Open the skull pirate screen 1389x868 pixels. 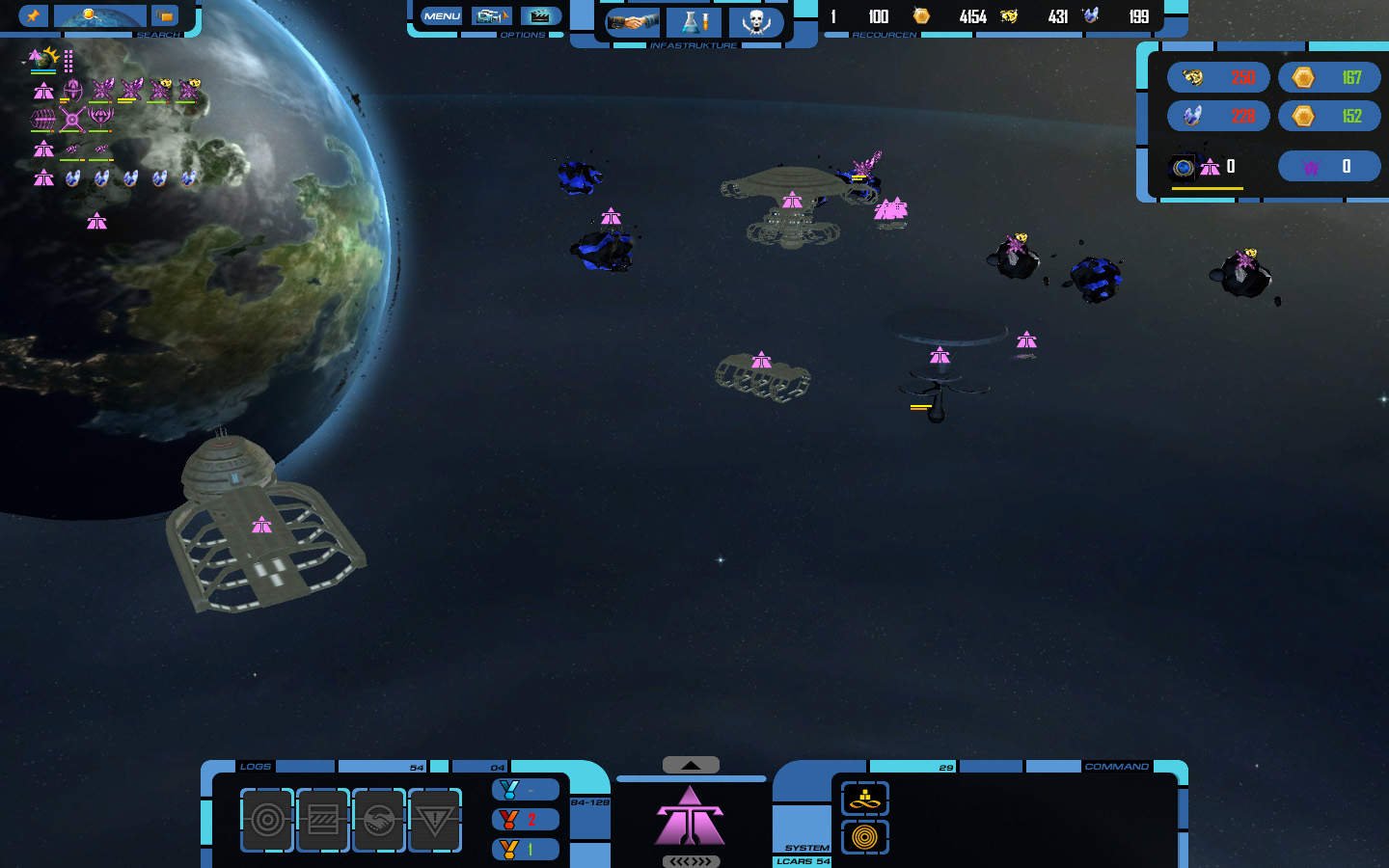point(755,21)
